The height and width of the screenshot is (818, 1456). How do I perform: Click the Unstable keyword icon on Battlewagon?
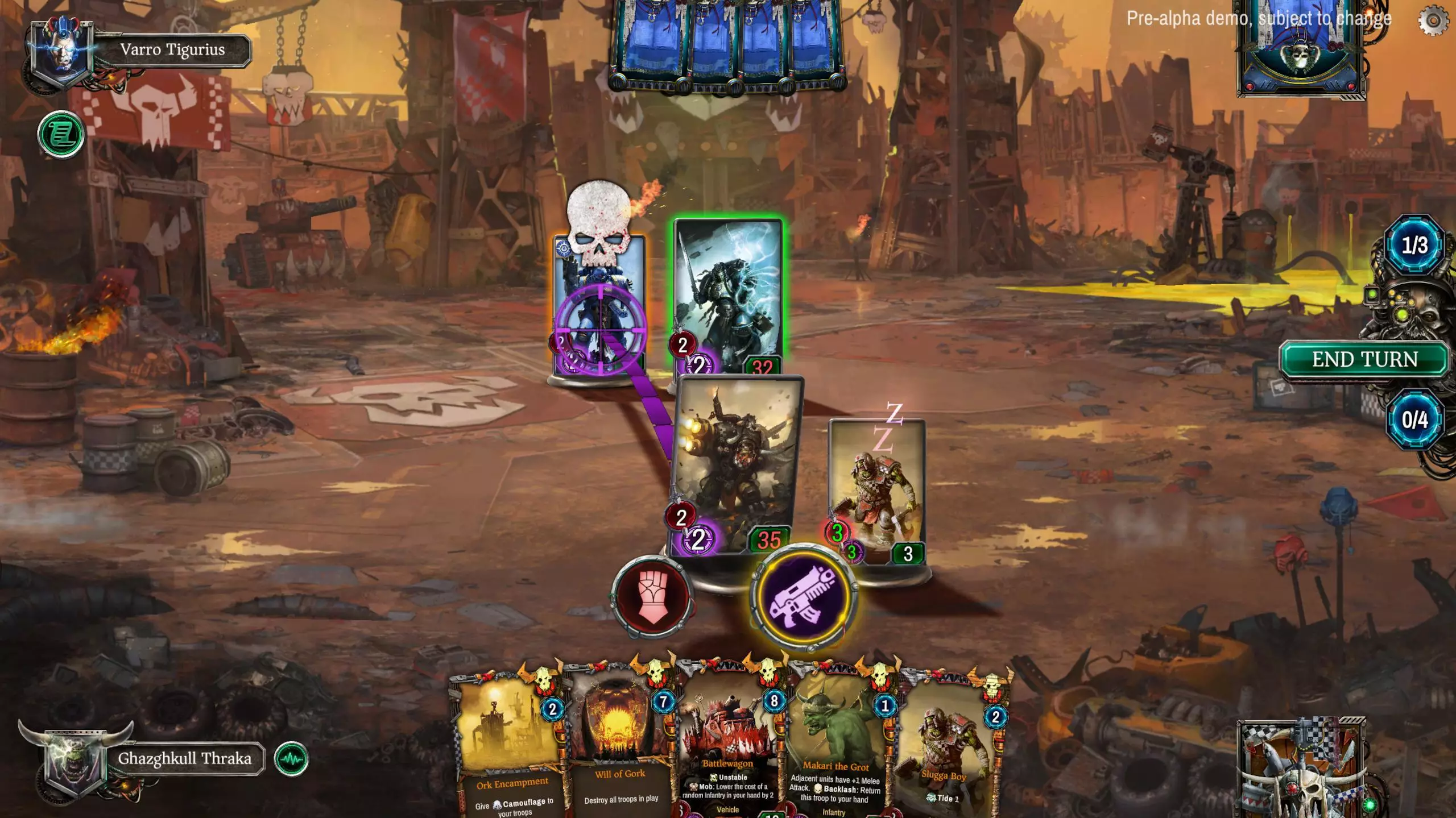713,778
